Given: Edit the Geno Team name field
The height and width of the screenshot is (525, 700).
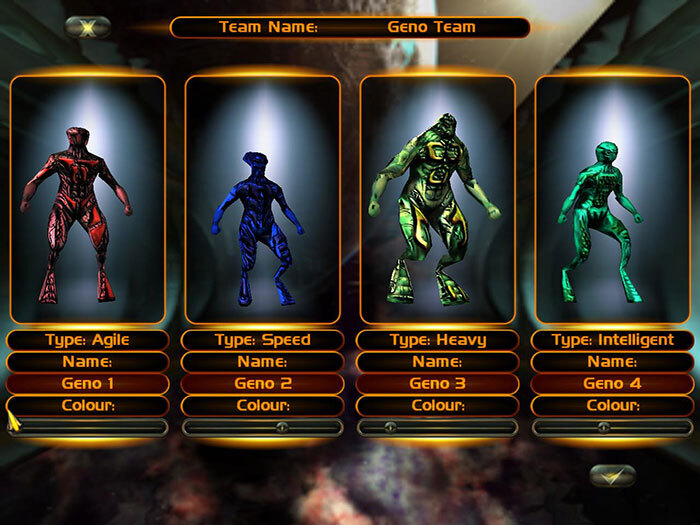Looking at the screenshot, I should coord(431,27).
